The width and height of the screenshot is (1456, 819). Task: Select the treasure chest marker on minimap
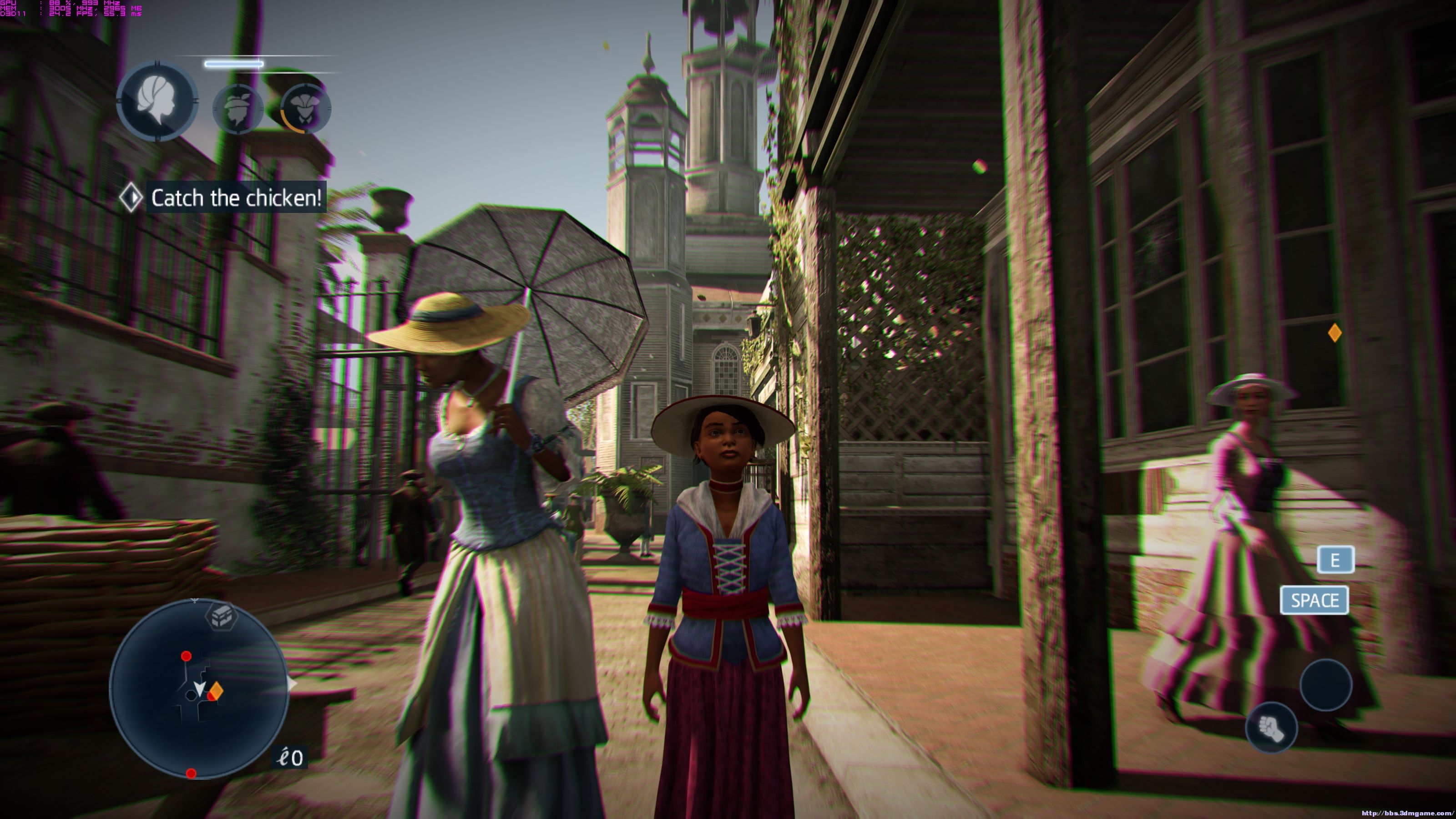pos(221,615)
